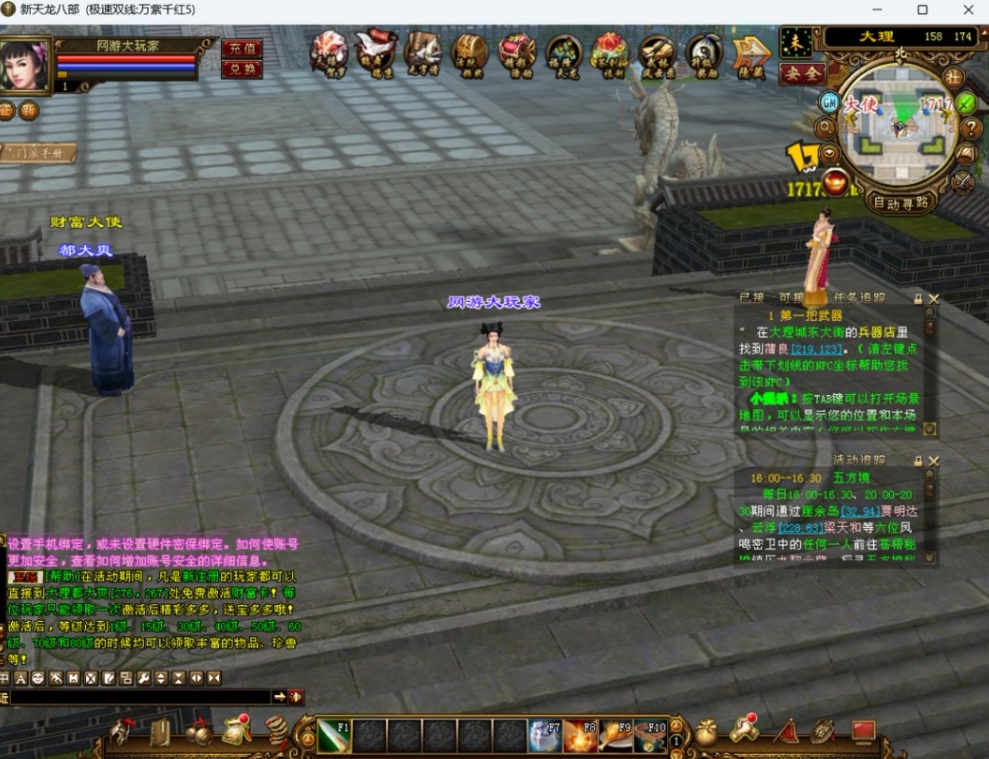Click the magnifier search icon beside minimap
The height and width of the screenshot is (759, 989).
[825, 128]
